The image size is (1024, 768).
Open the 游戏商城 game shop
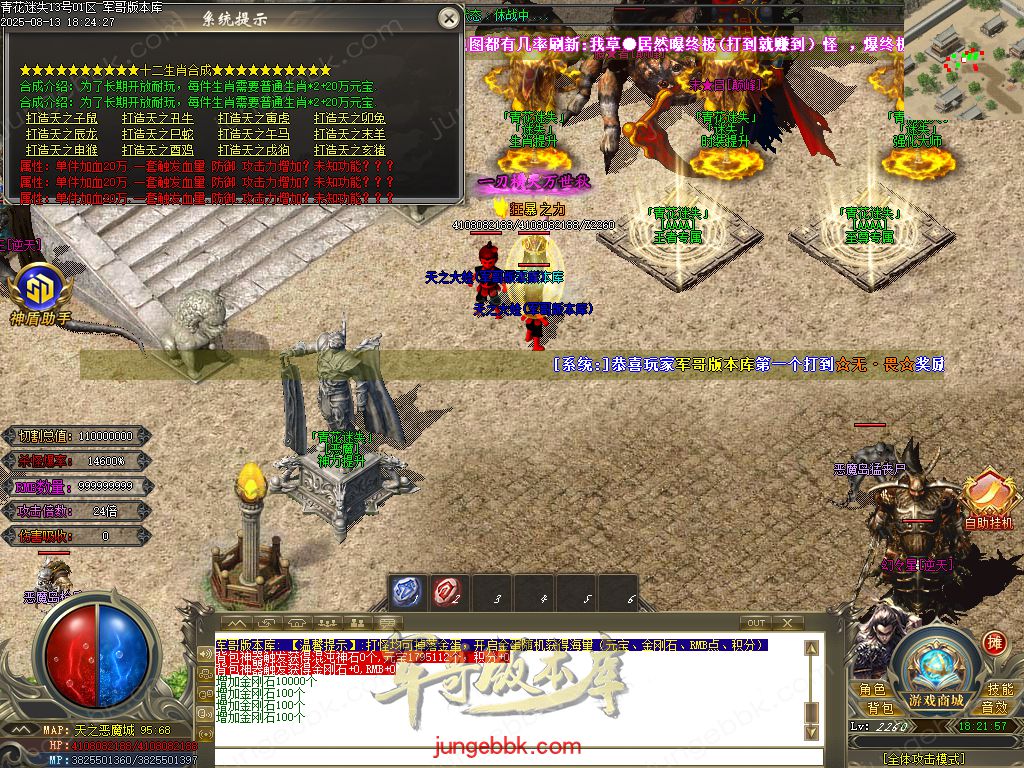[x=936, y=672]
